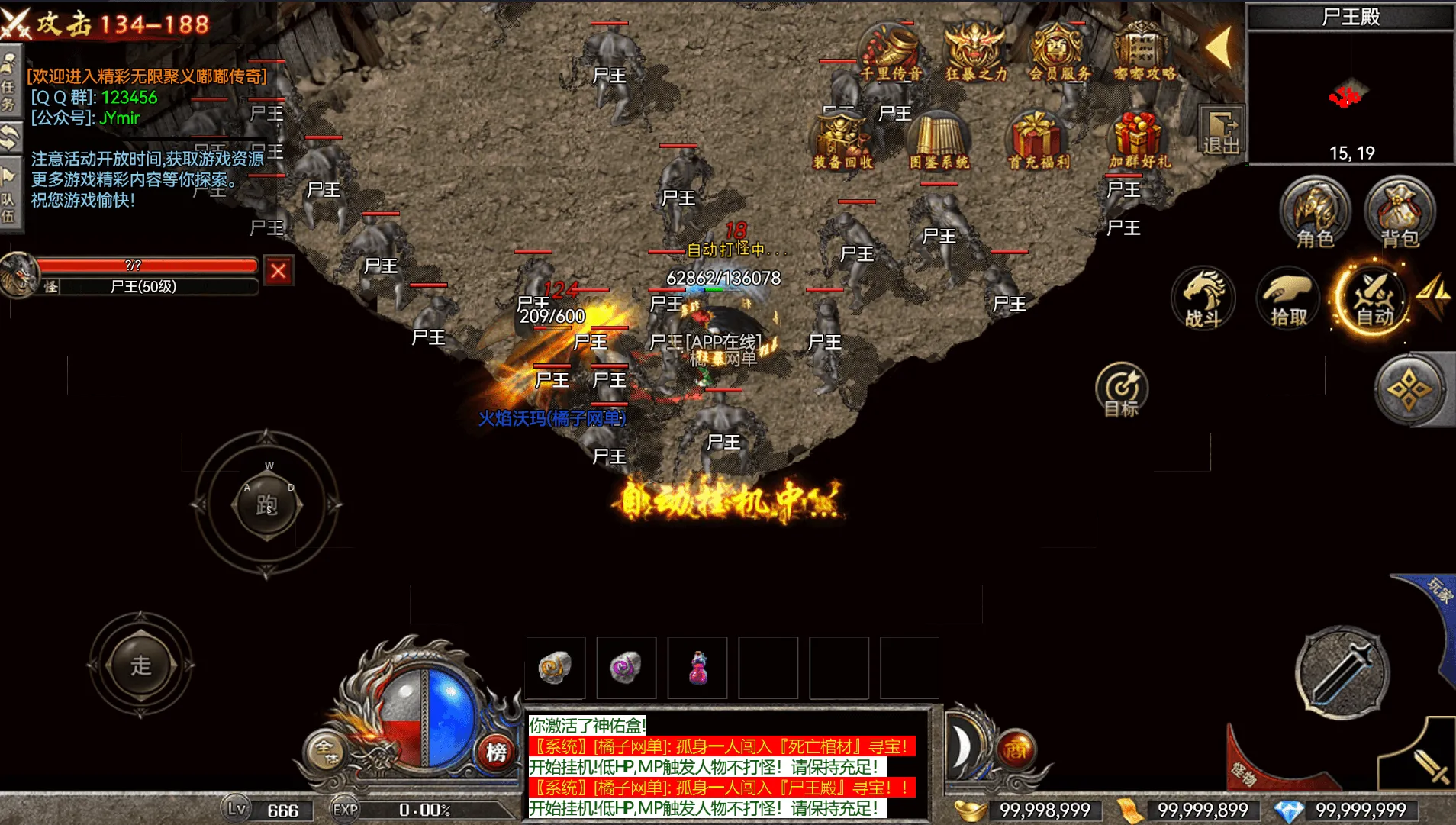Tap the 拾取 pickup button
Image resolution: width=1456 pixels, height=825 pixels.
pyautogui.click(x=1288, y=299)
